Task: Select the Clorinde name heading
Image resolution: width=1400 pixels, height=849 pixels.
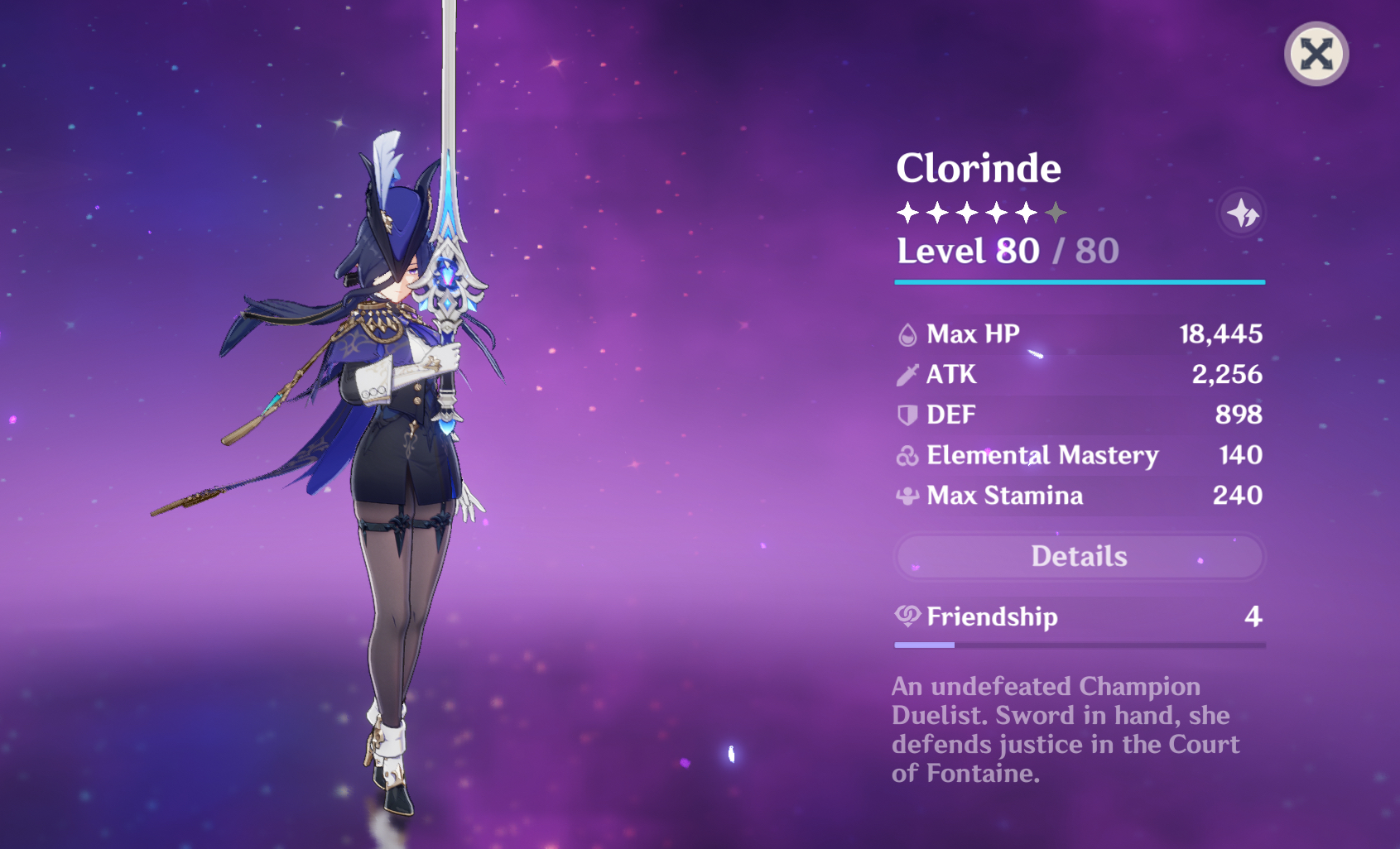Action: 979,168
